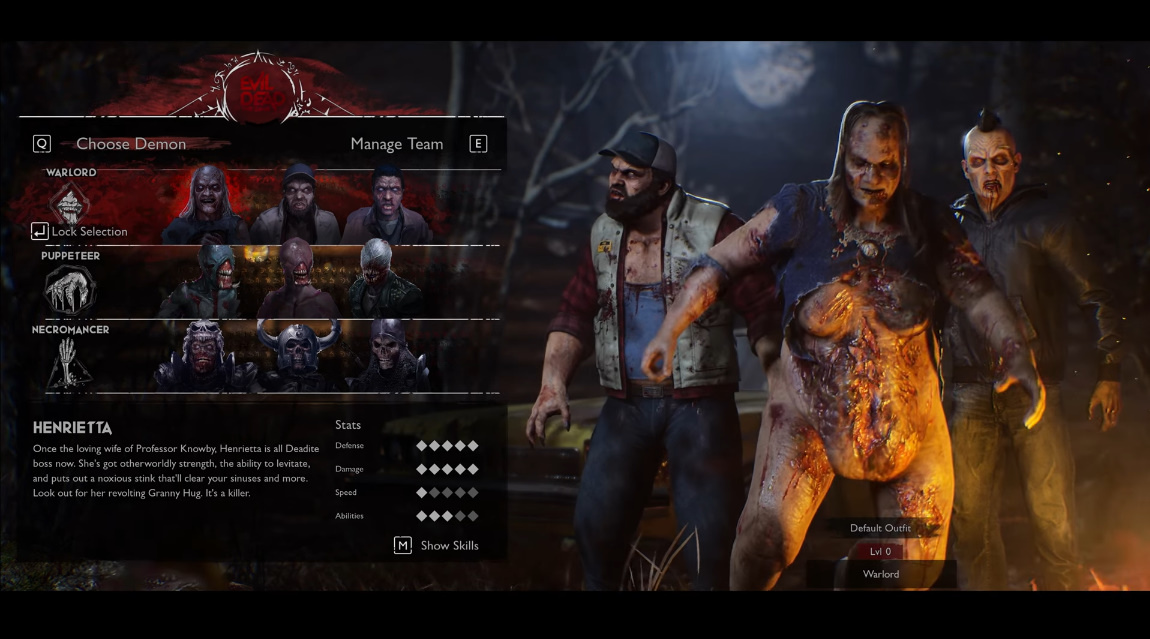Viewport: 1150px width, 639px height.
Task: Click the Warlord class emblem icon
Action: (70, 204)
